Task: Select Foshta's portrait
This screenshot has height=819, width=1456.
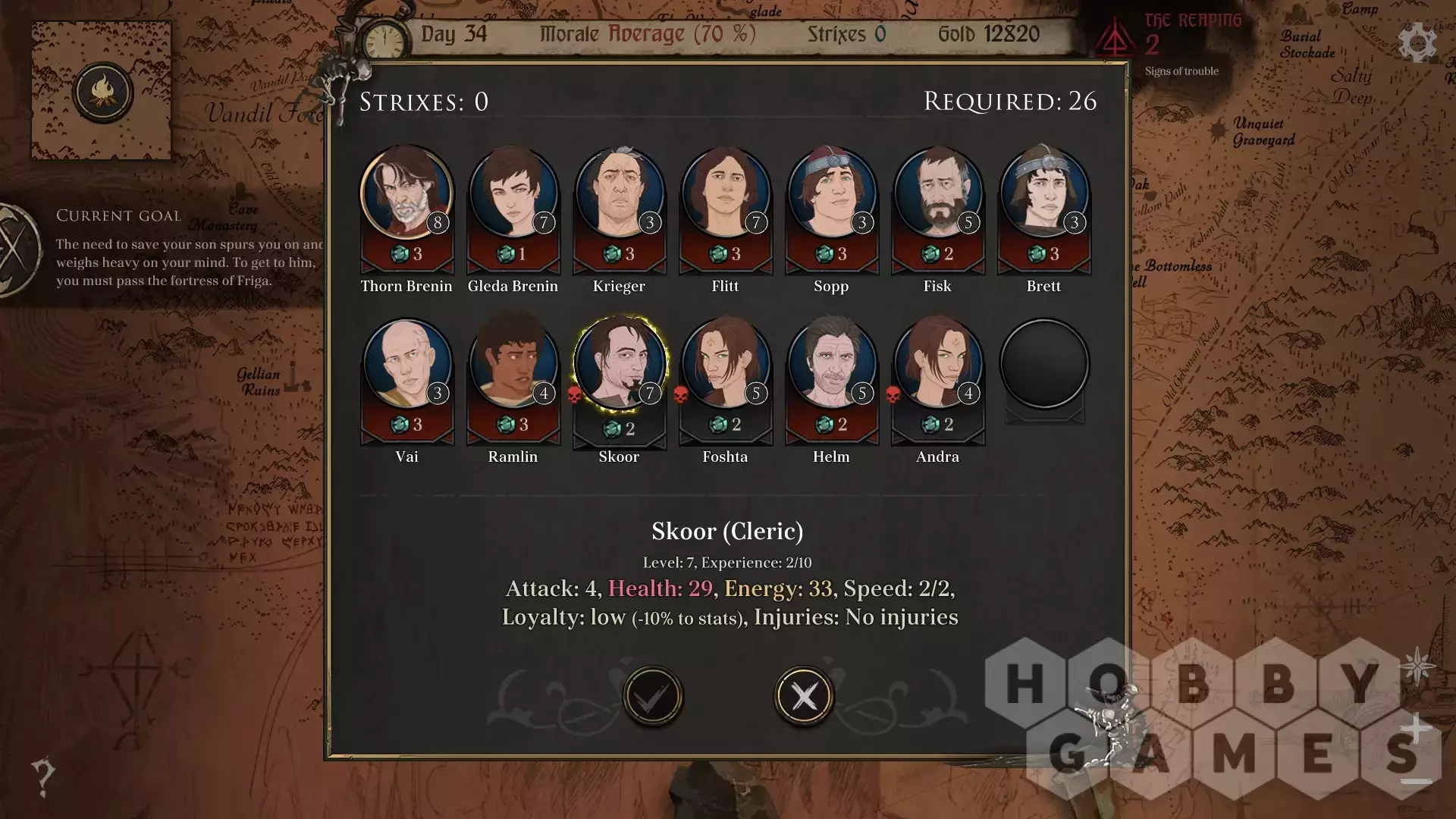Action: click(725, 364)
